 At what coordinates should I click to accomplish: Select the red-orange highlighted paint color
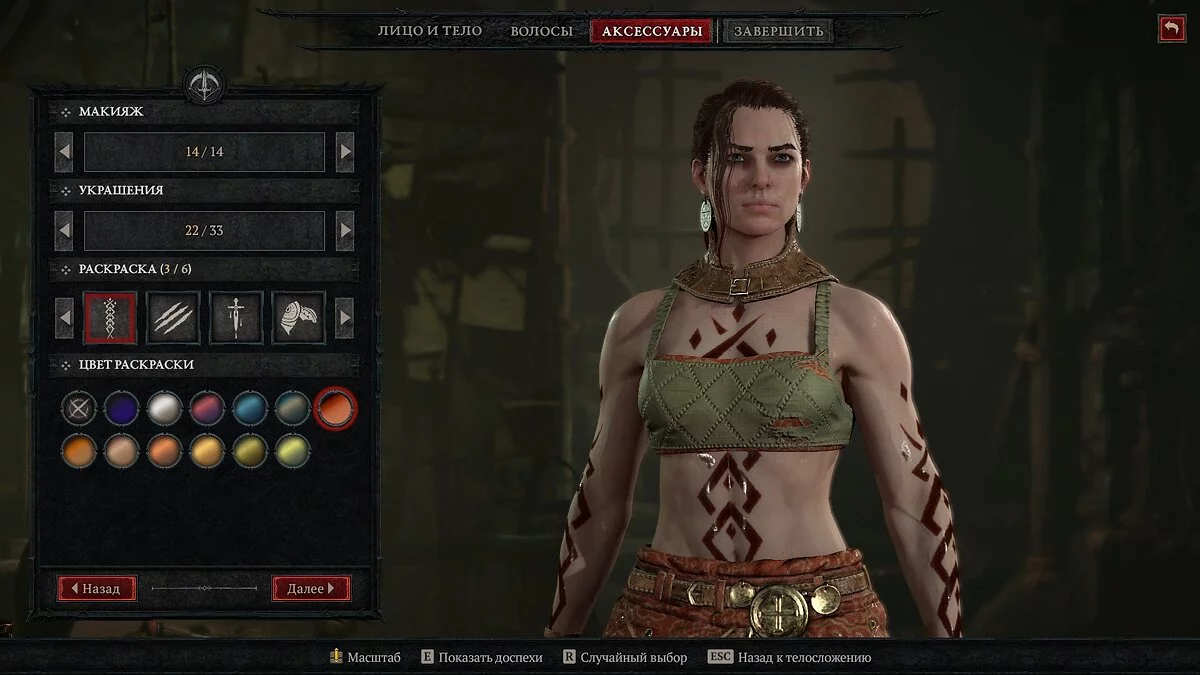[x=335, y=408]
